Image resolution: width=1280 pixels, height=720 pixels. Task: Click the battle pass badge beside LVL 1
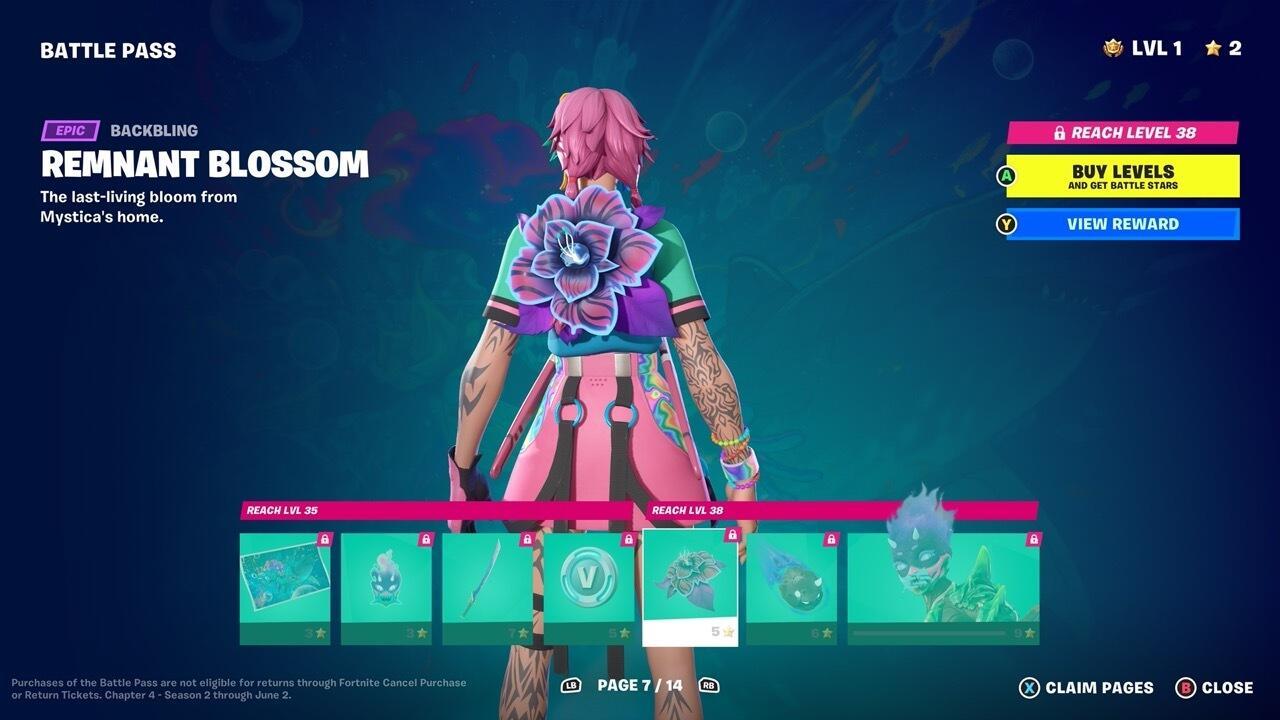(x=1111, y=45)
